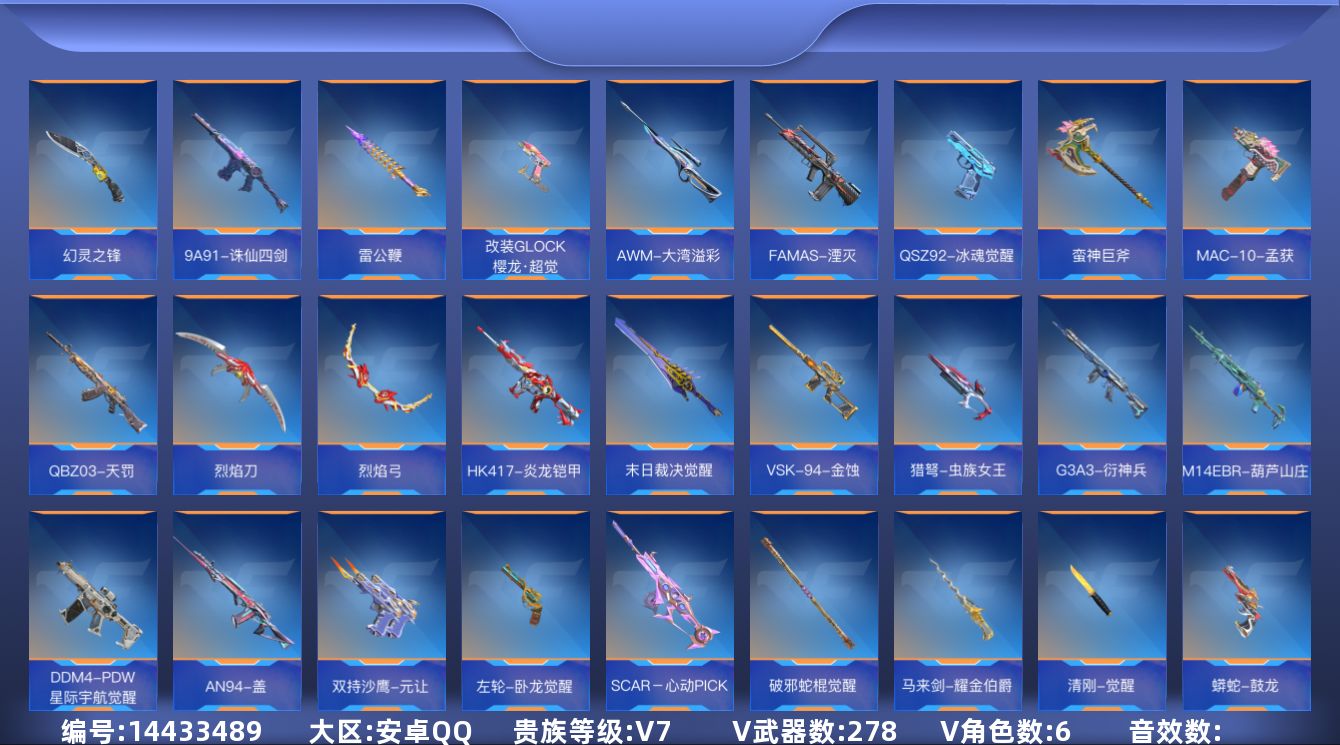This screenshot has width=1340, height=745.
Task: Click the 蛮神巨斧 axe thumbnail
Action: [x=1101, y=160]
